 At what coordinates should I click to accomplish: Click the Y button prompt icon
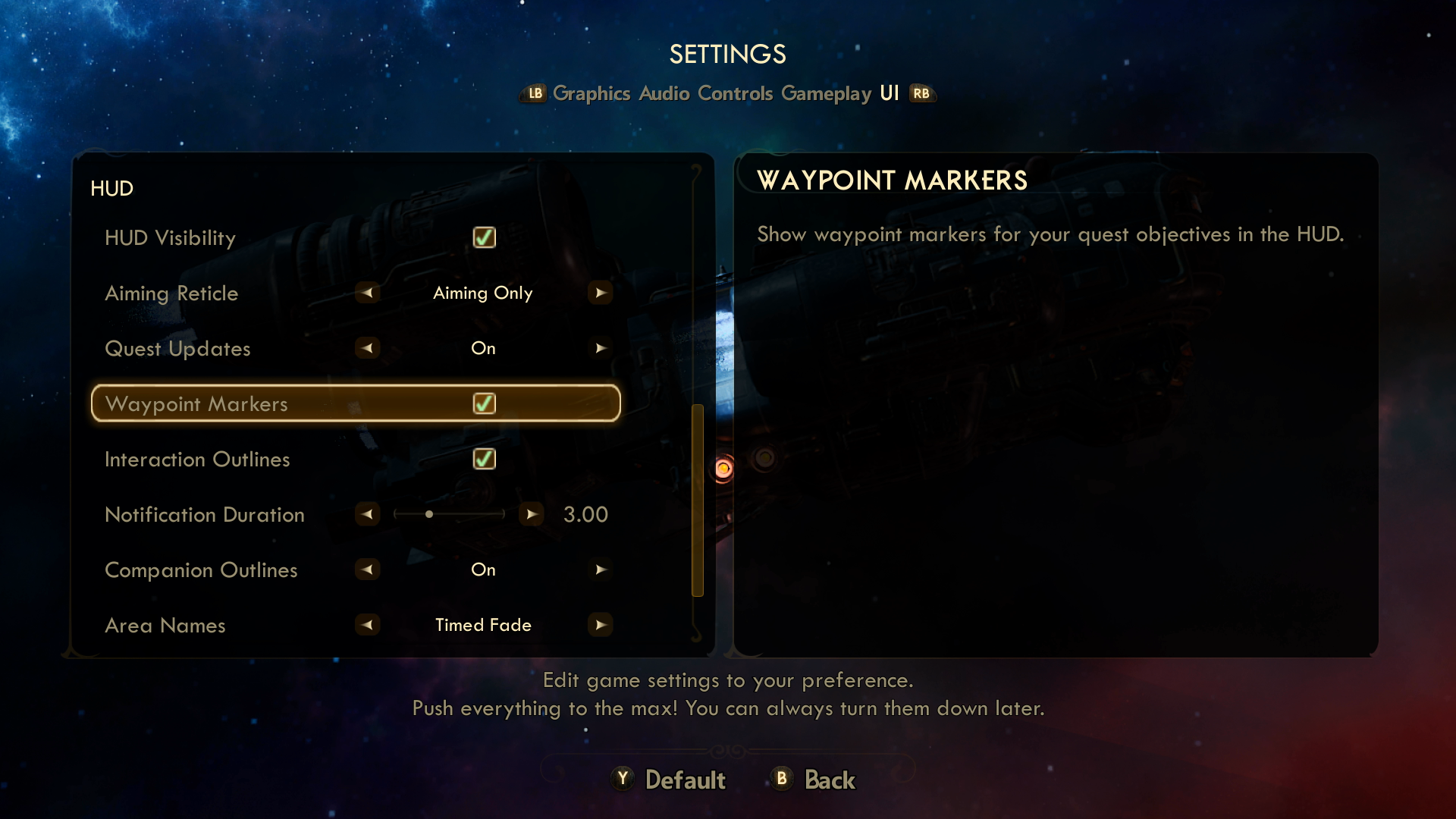[622, 779]
